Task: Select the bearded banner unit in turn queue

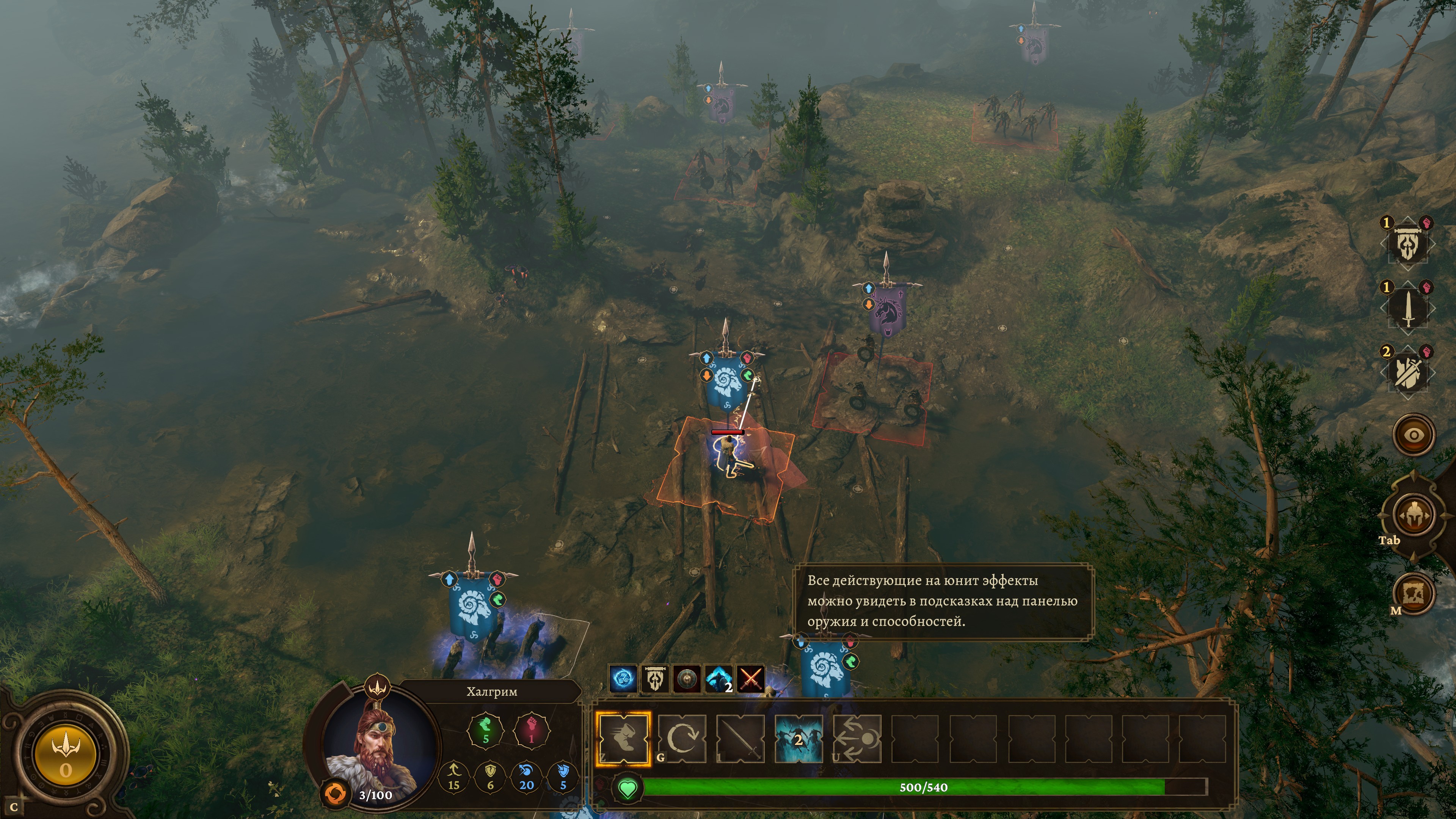Action: (x=1407, y=245)
